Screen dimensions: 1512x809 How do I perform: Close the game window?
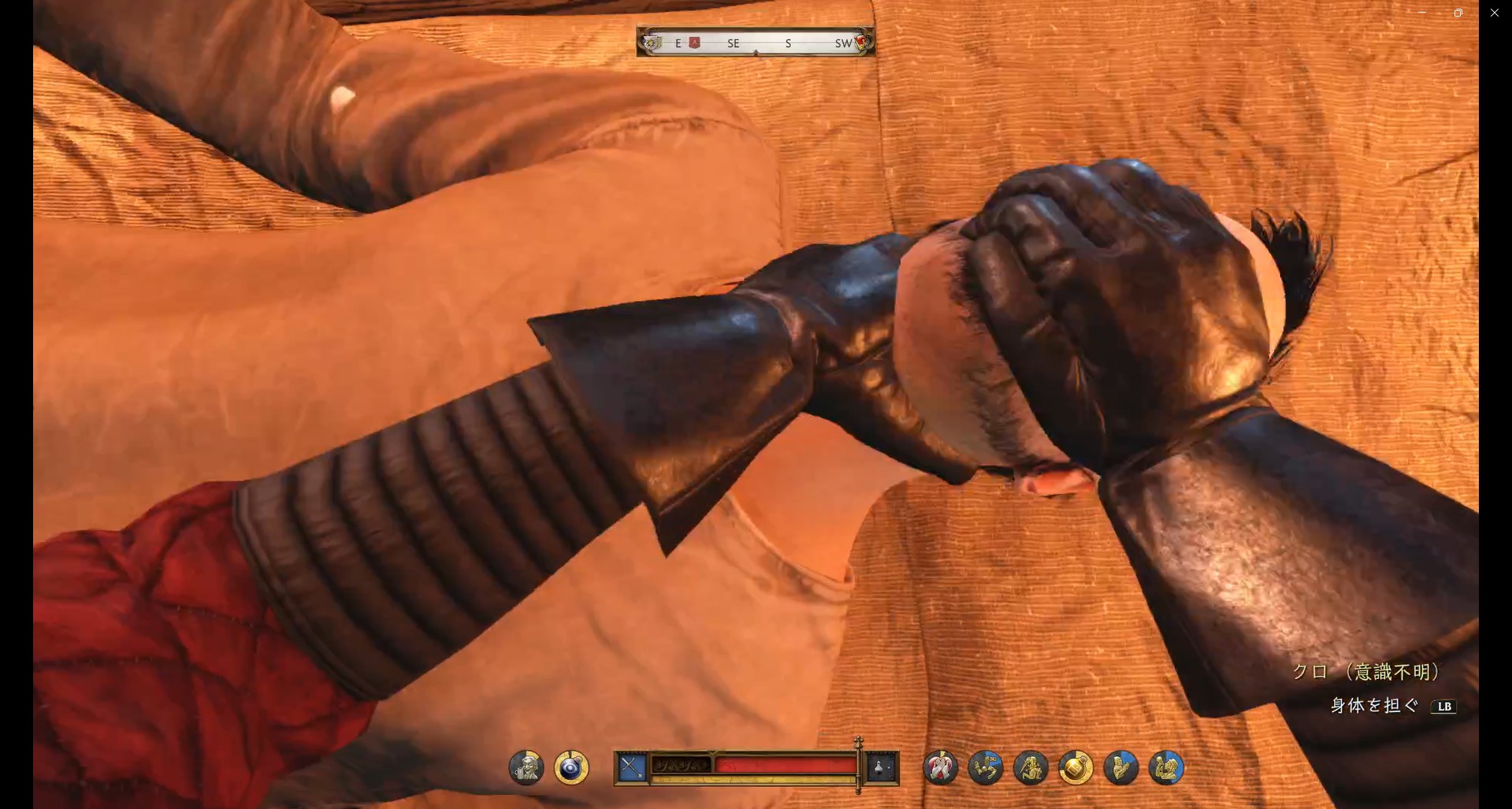(1494, 13)
